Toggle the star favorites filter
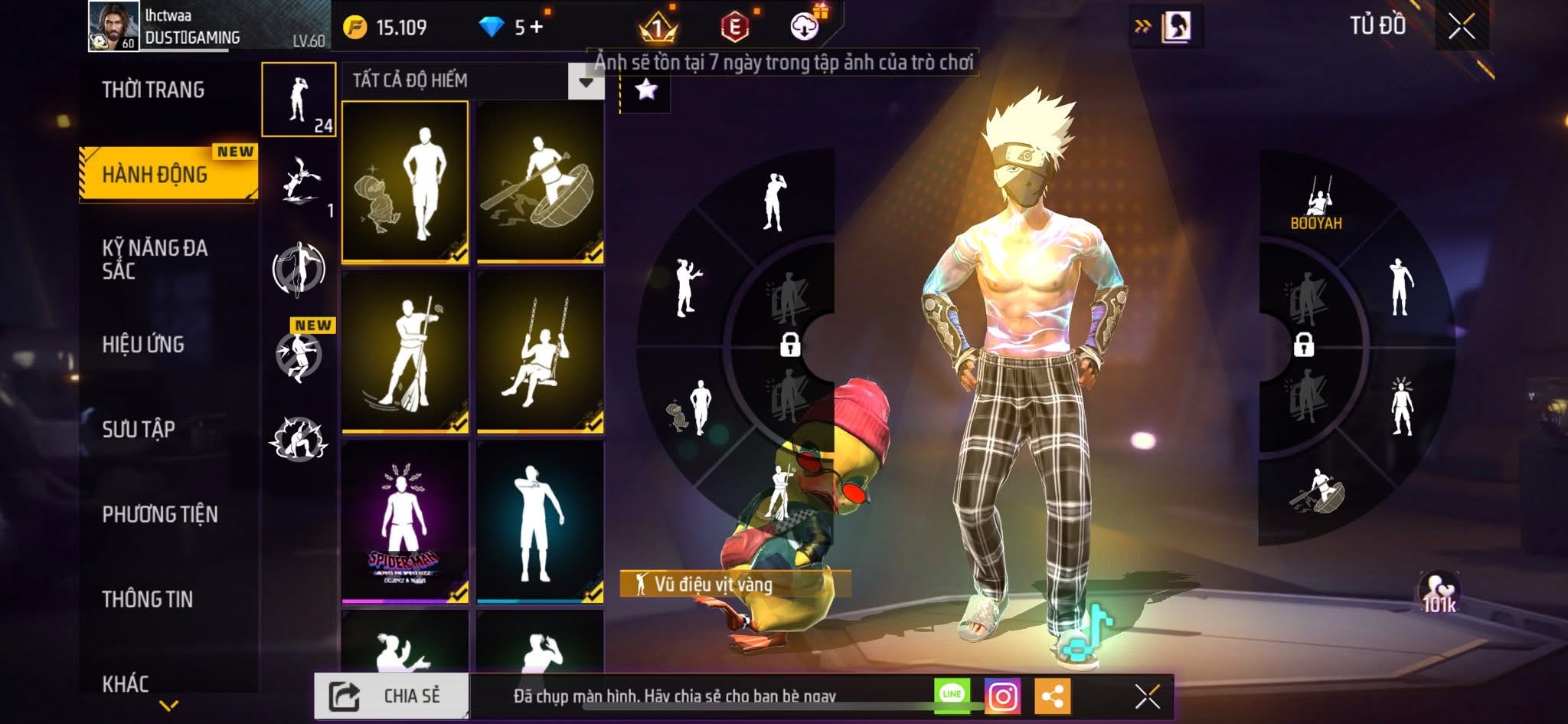 point(645,90)
